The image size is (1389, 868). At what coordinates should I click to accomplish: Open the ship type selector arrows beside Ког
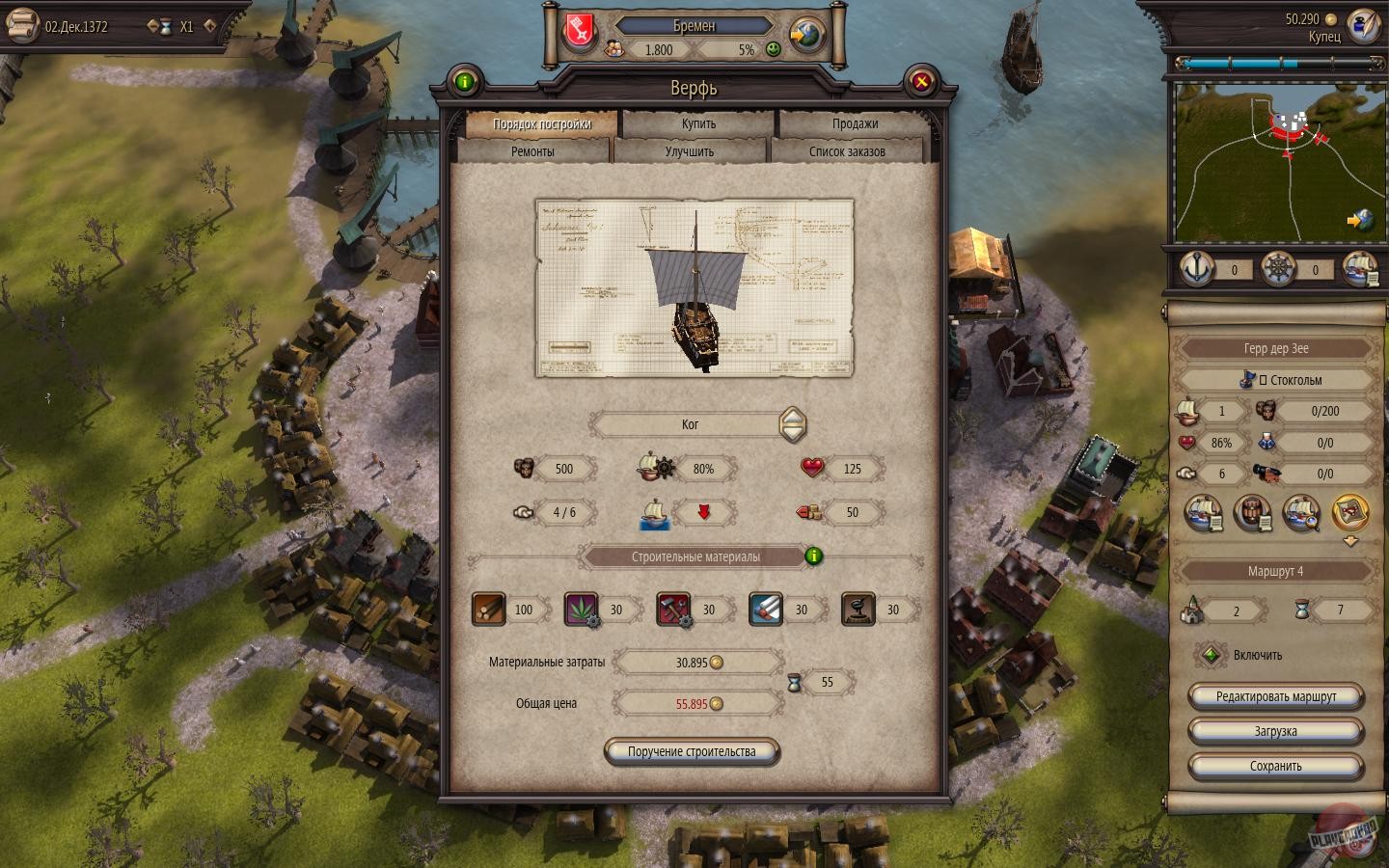point(791,424)
